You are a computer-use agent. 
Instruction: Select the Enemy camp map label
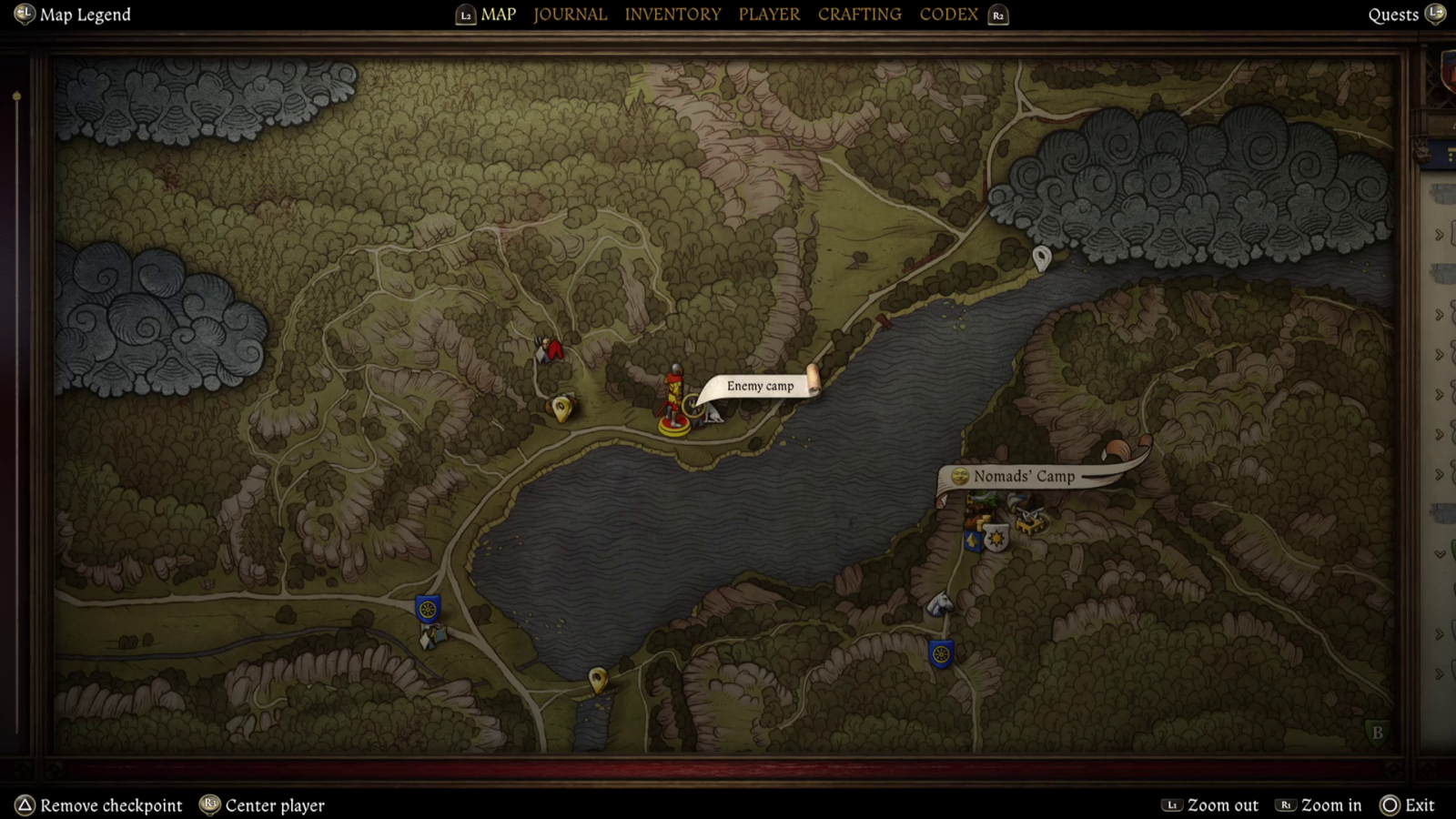point(760,386)
